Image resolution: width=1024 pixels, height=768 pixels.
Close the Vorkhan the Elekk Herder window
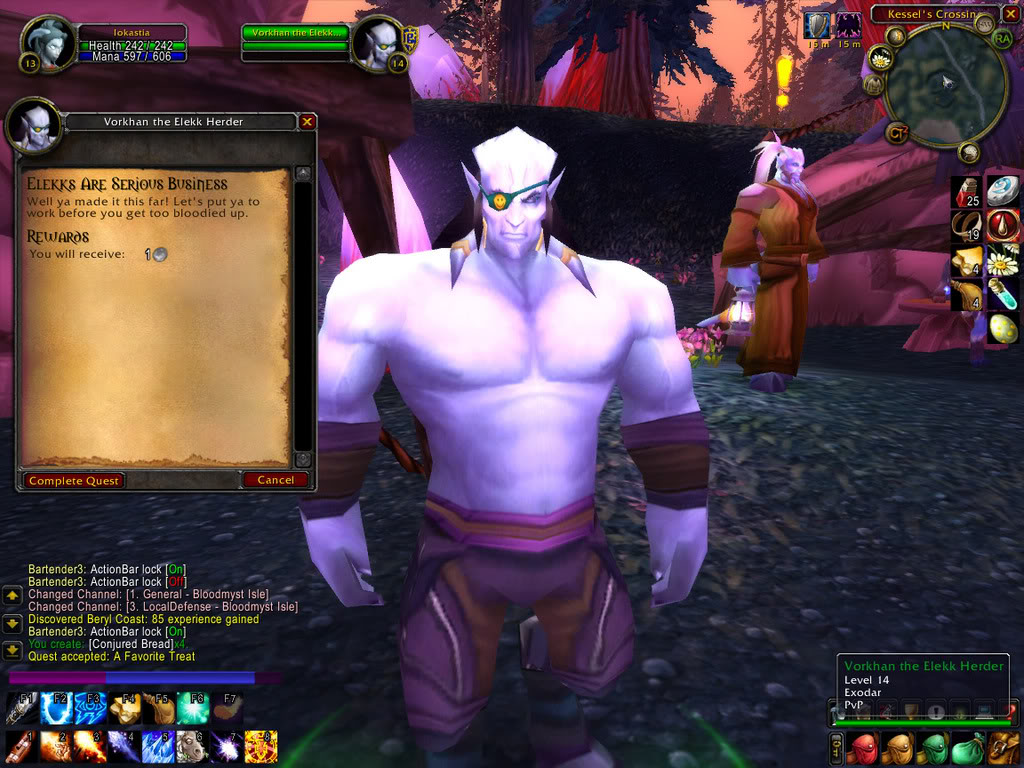click(307, 122)
